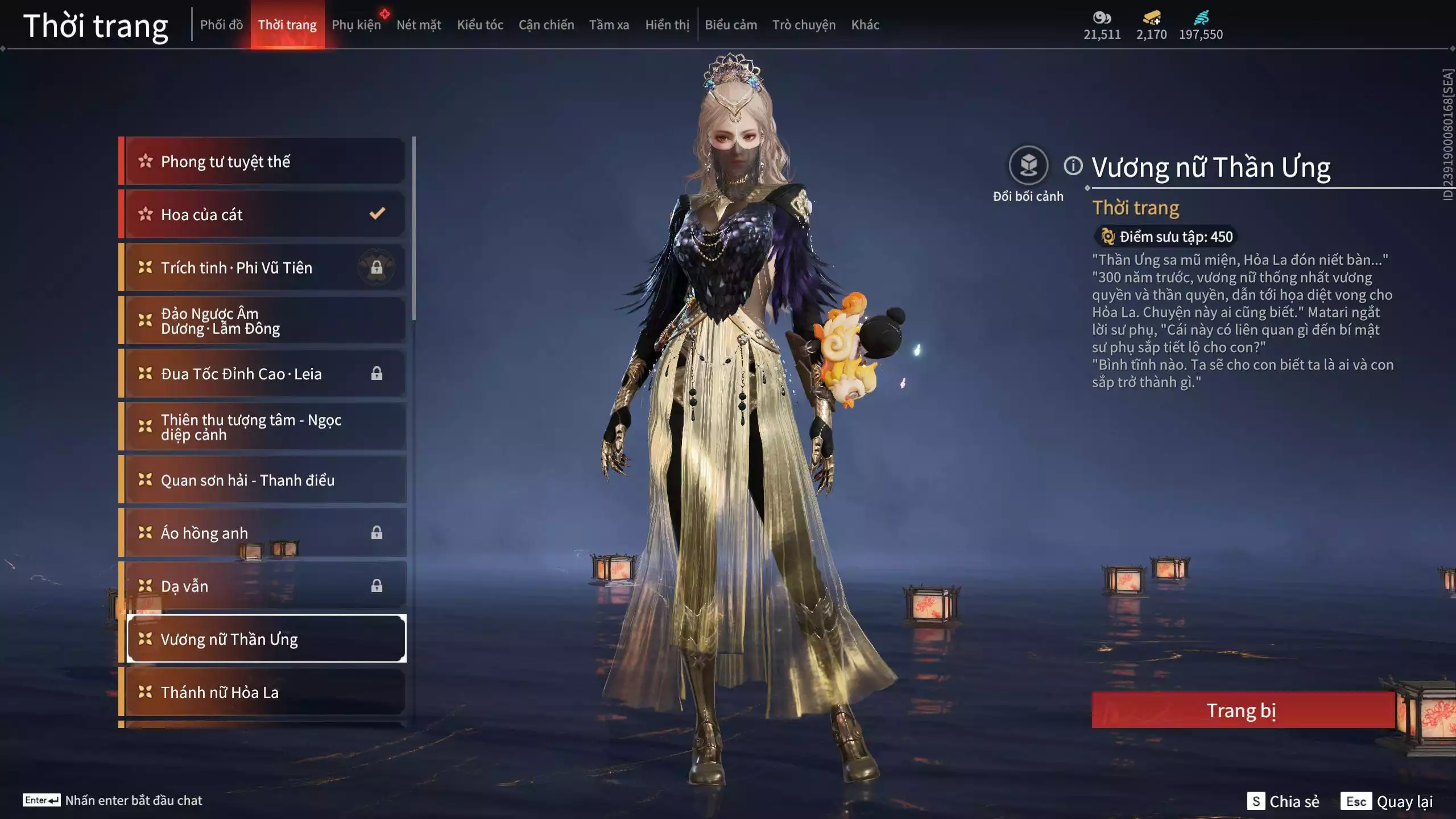Select the Thánh nữ Hỏa La outfit
Image resolution: width=1456 pixels, height=819 pixels.
point(265,692)
